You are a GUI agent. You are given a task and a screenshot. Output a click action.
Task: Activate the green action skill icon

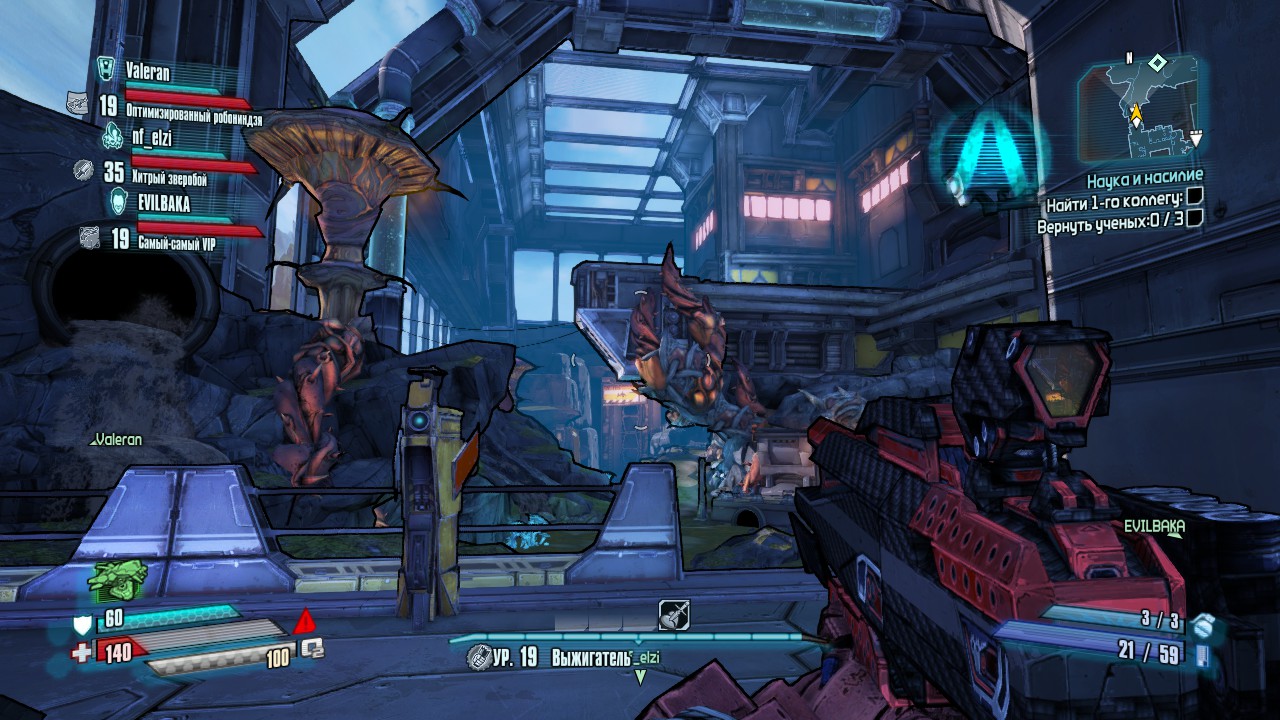click(118, 577)
